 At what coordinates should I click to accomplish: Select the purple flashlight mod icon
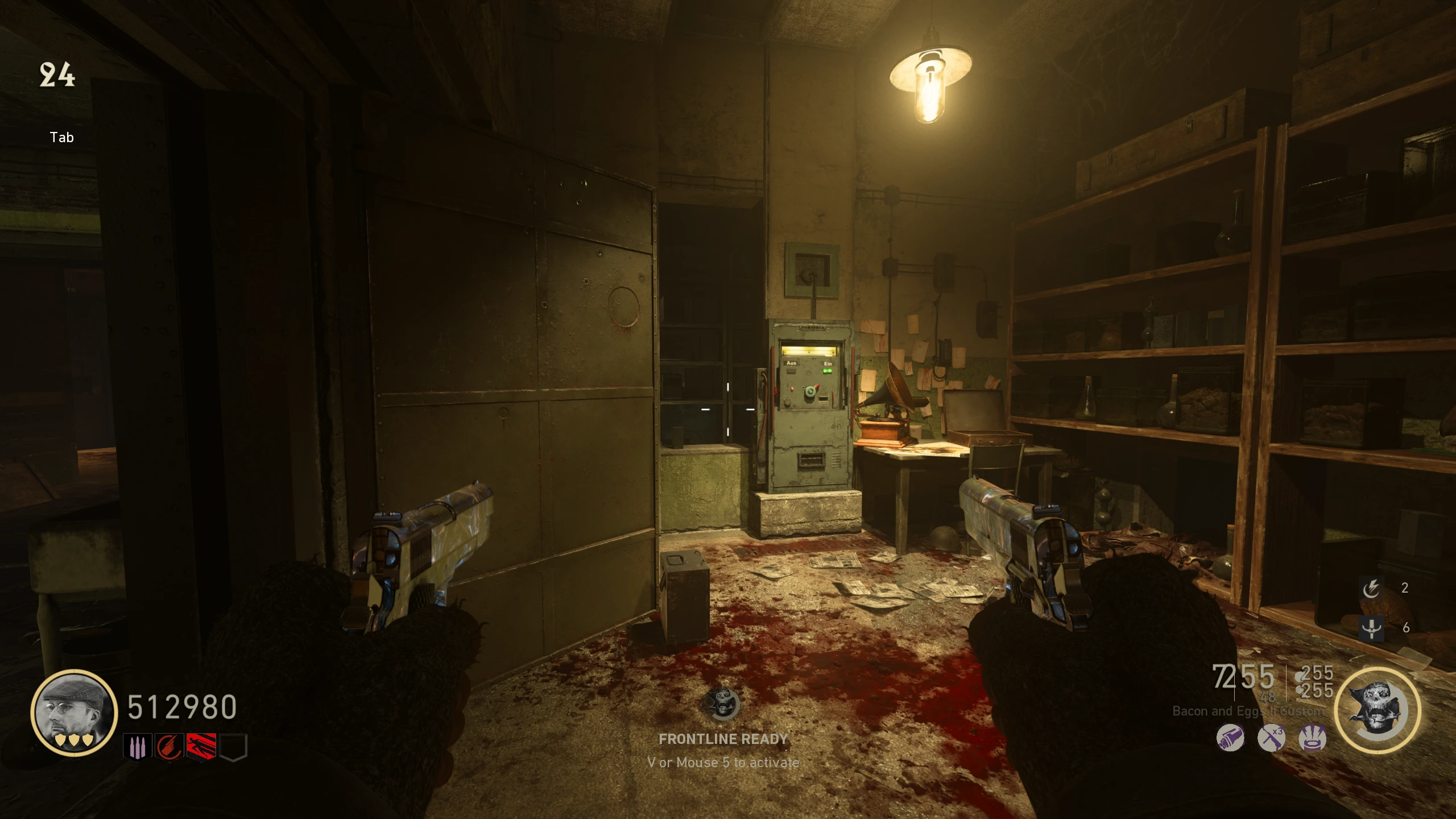[1230, 739]
